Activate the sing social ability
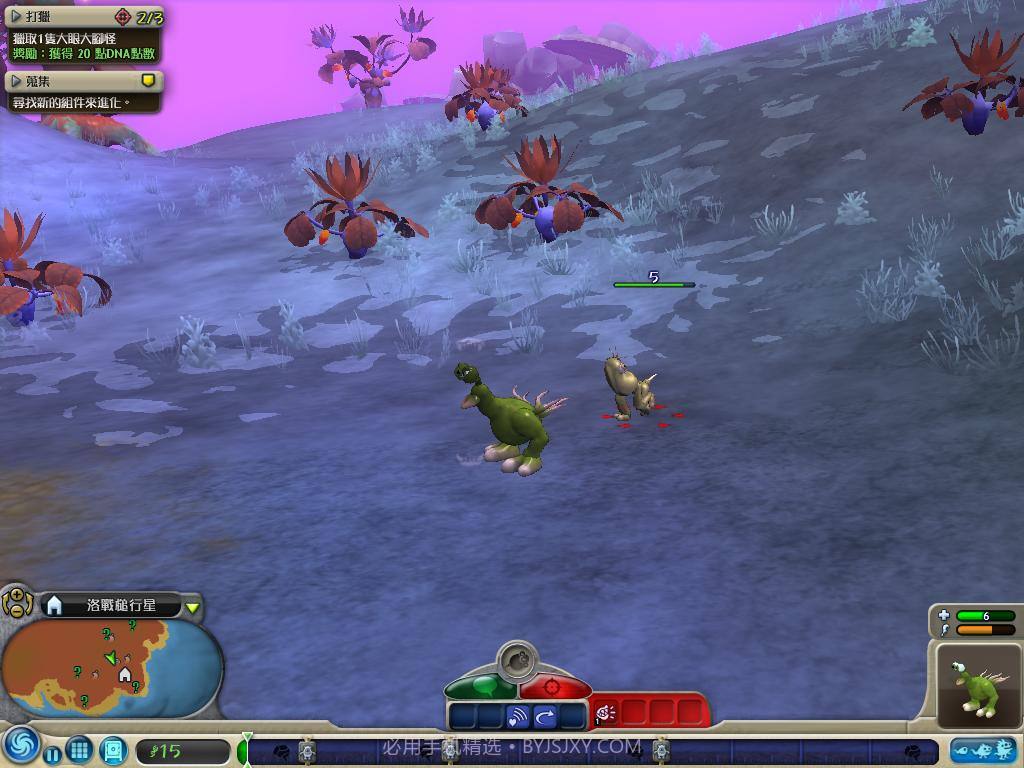Screen dimensions: 1024x768 coord(517,716)
